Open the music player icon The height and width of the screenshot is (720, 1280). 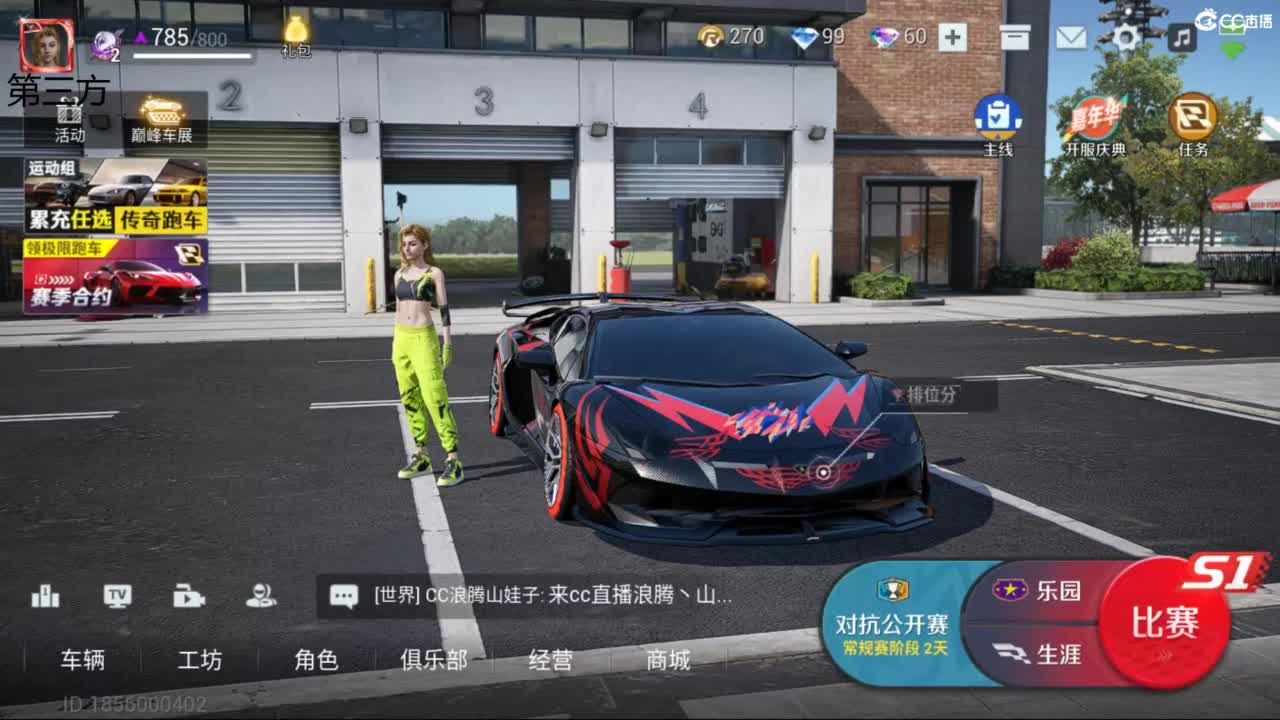point(1182,36)
